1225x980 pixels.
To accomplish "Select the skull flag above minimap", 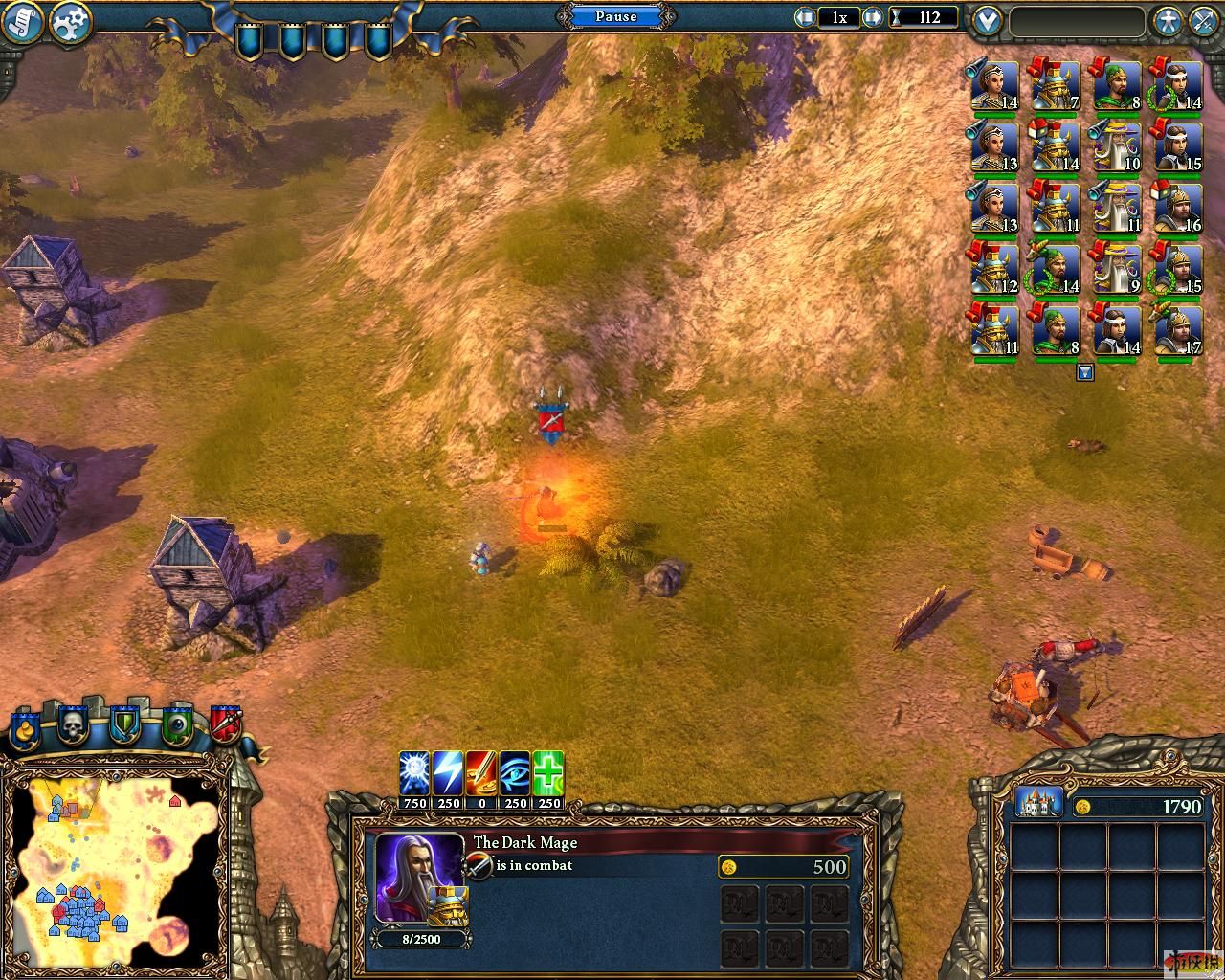I will coord(74,727).
